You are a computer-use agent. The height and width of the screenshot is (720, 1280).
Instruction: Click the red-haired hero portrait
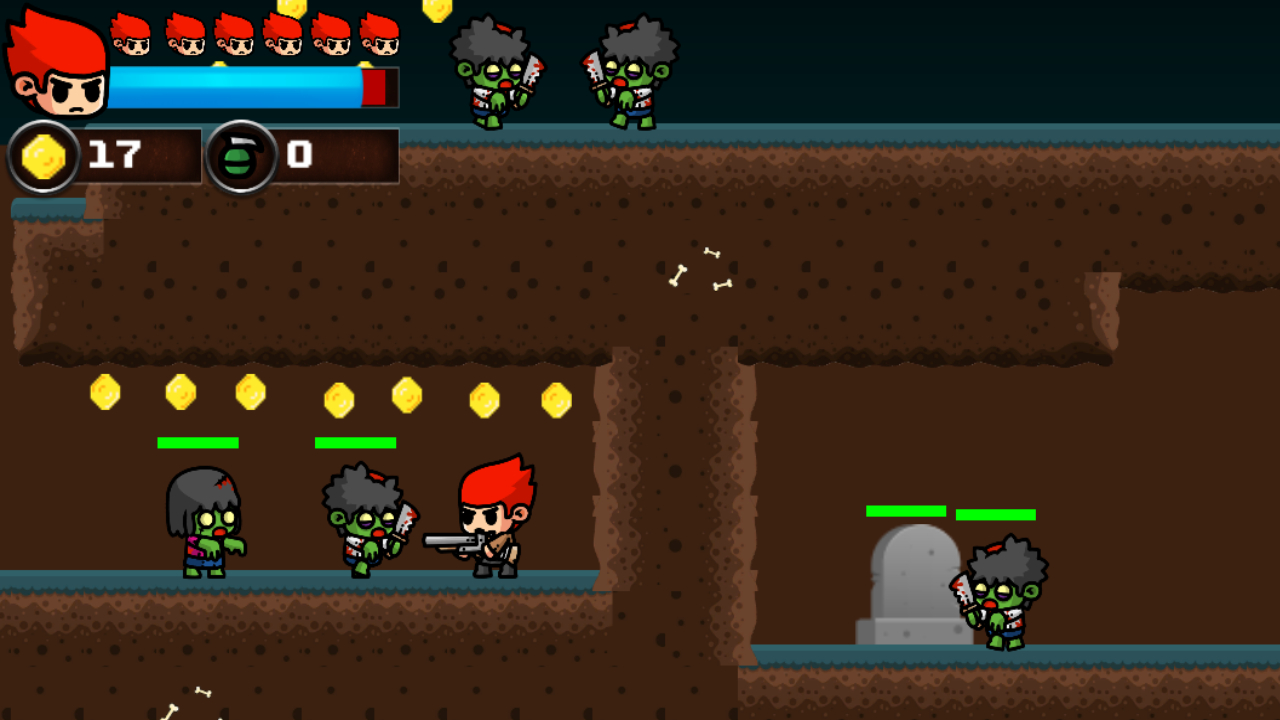57,65
